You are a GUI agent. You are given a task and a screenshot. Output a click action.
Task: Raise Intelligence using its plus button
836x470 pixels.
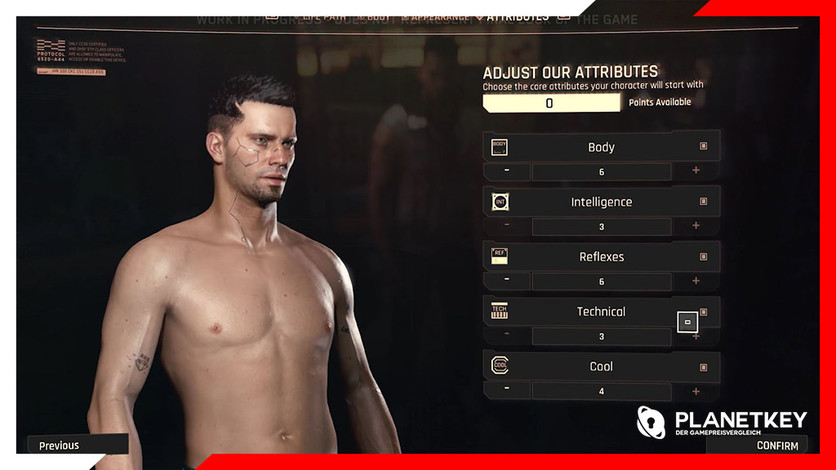tap(696, 226)
